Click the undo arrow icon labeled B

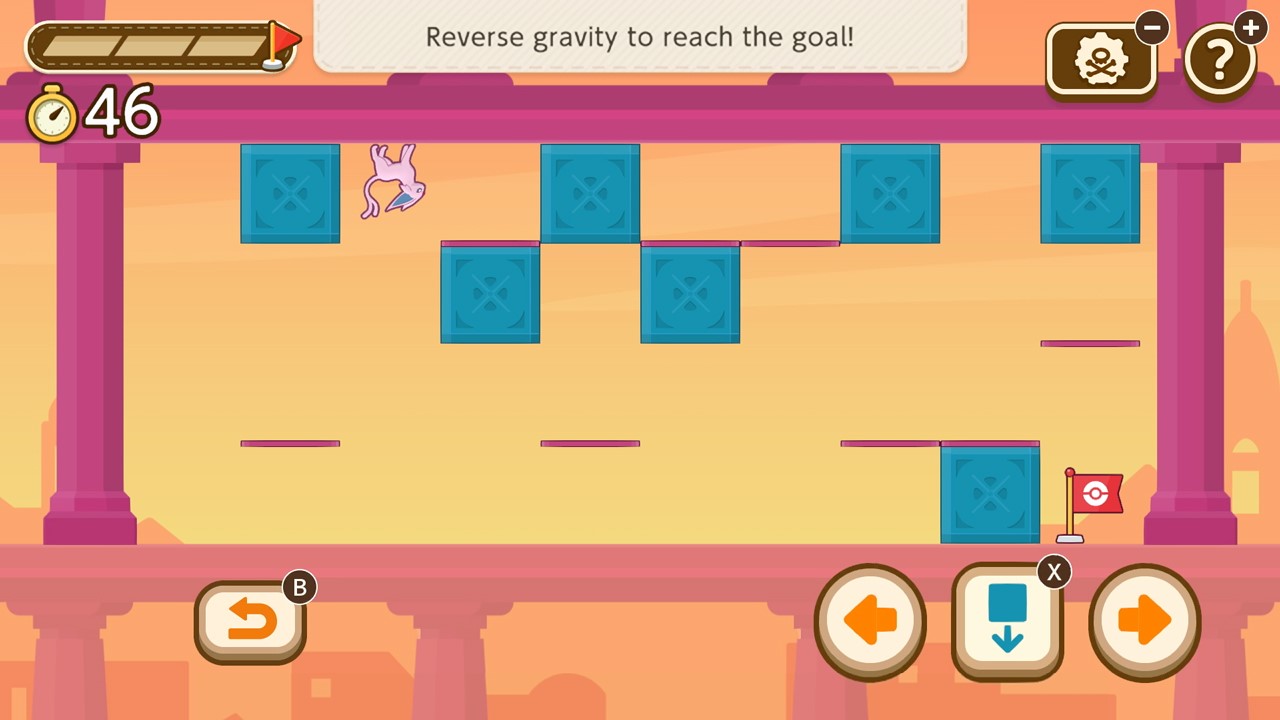pos(250,620)
